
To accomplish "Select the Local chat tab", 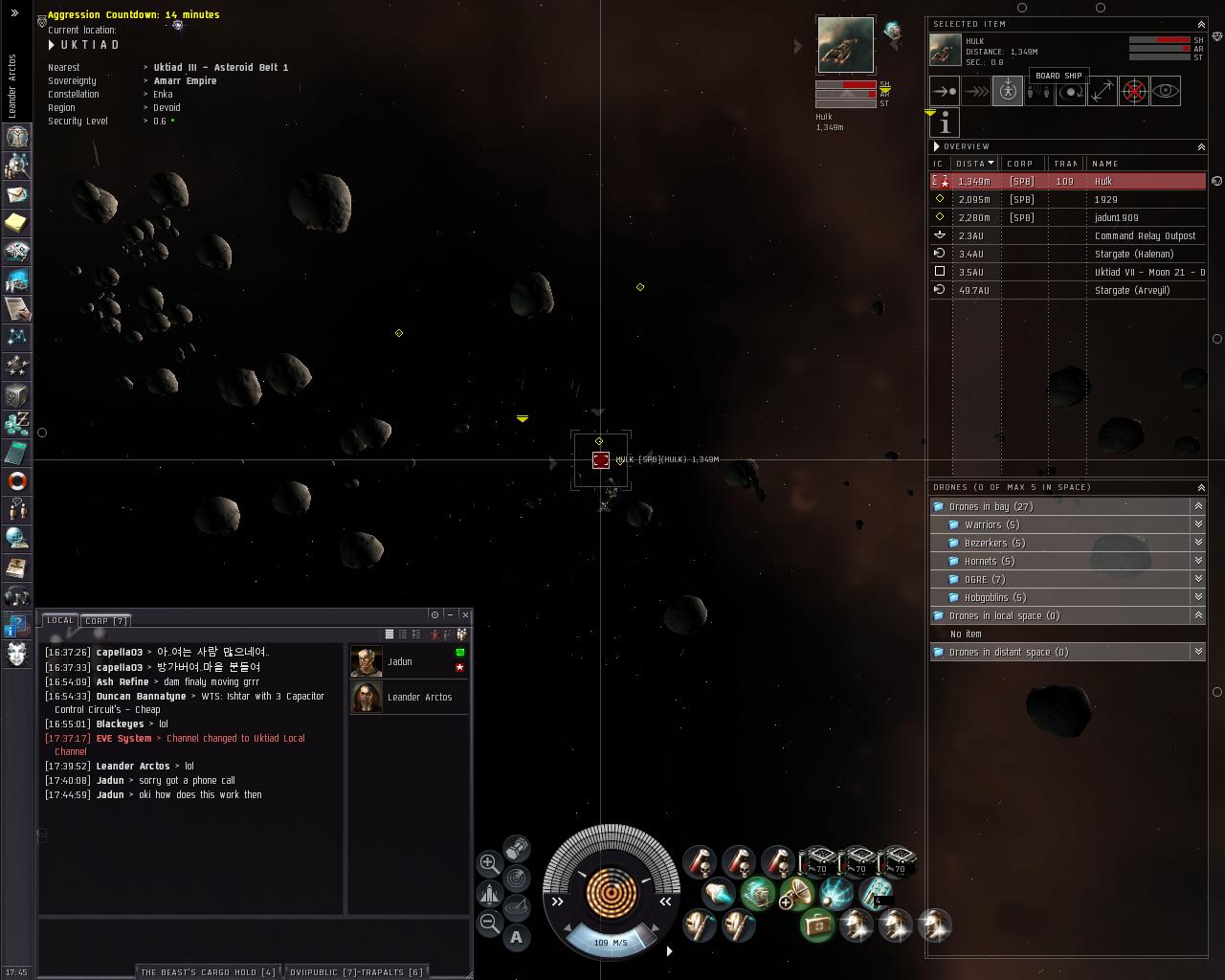I will pos(59,620).
